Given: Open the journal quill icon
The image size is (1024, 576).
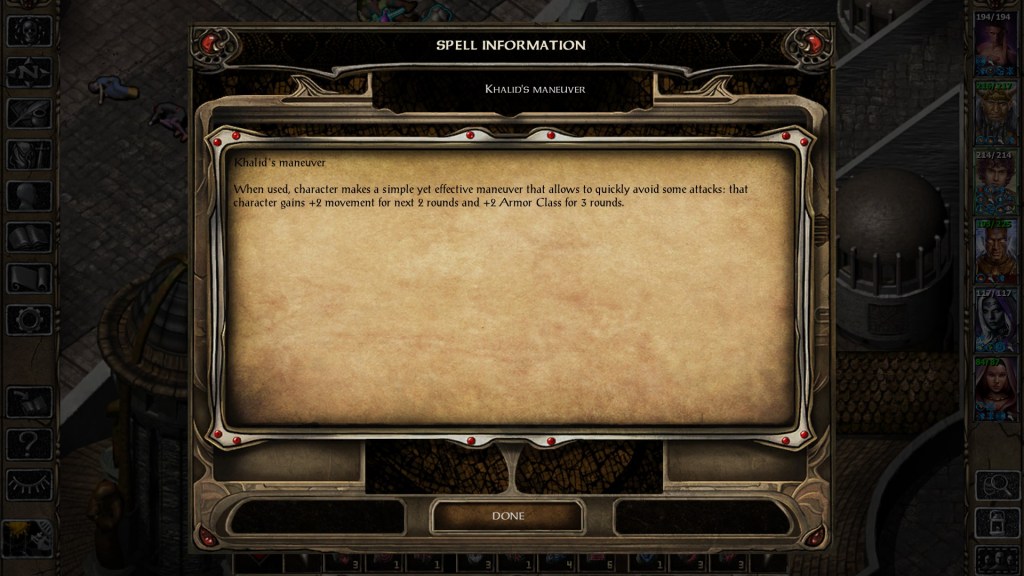Looking at the screenshot, I should pos(29,114).
